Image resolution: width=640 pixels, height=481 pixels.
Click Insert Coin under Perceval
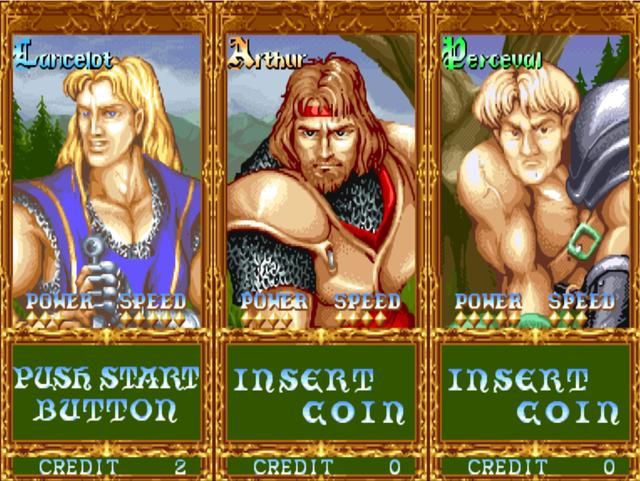point(535,394)
